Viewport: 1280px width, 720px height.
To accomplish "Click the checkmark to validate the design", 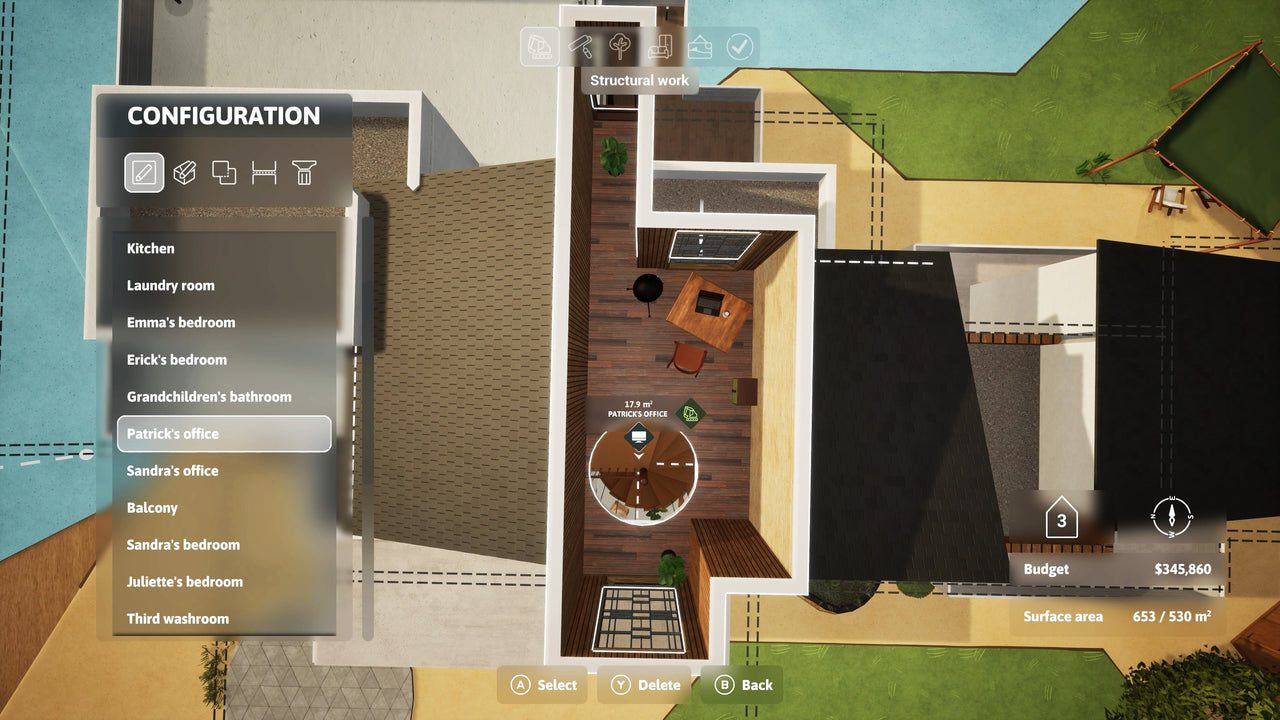I will (740, 47).
